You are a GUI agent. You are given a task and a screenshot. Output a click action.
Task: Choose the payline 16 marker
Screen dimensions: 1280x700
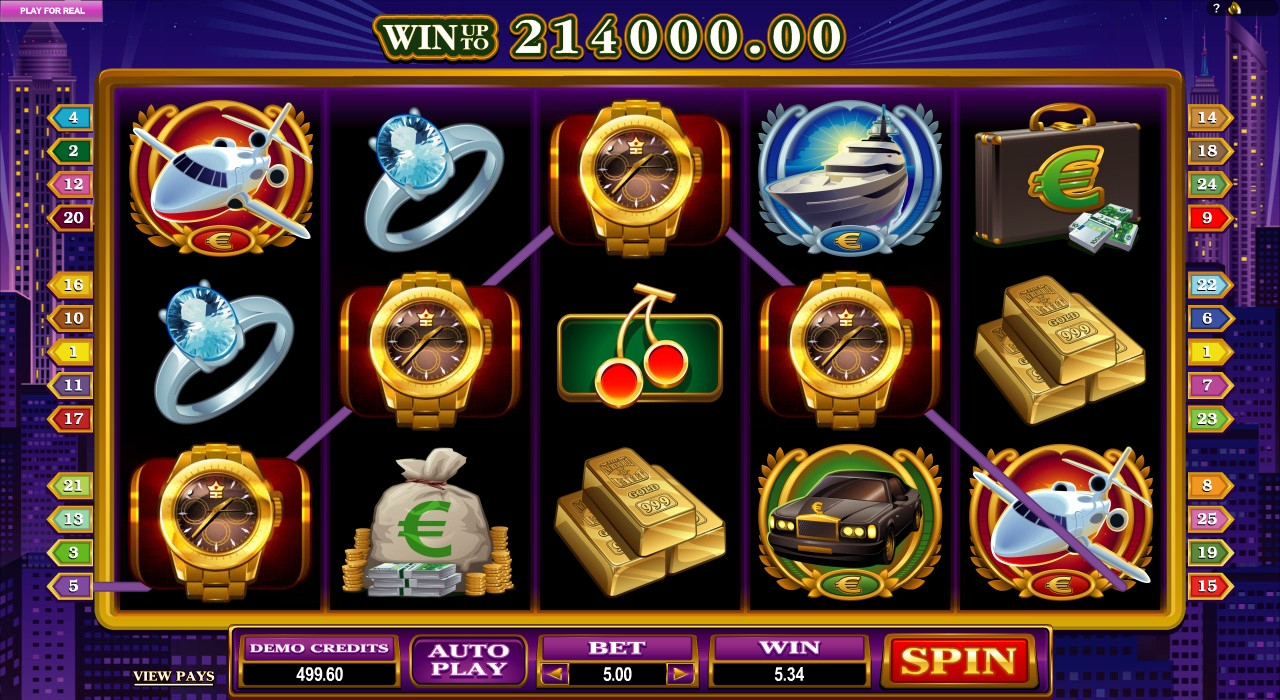click(x=71, y=285)
